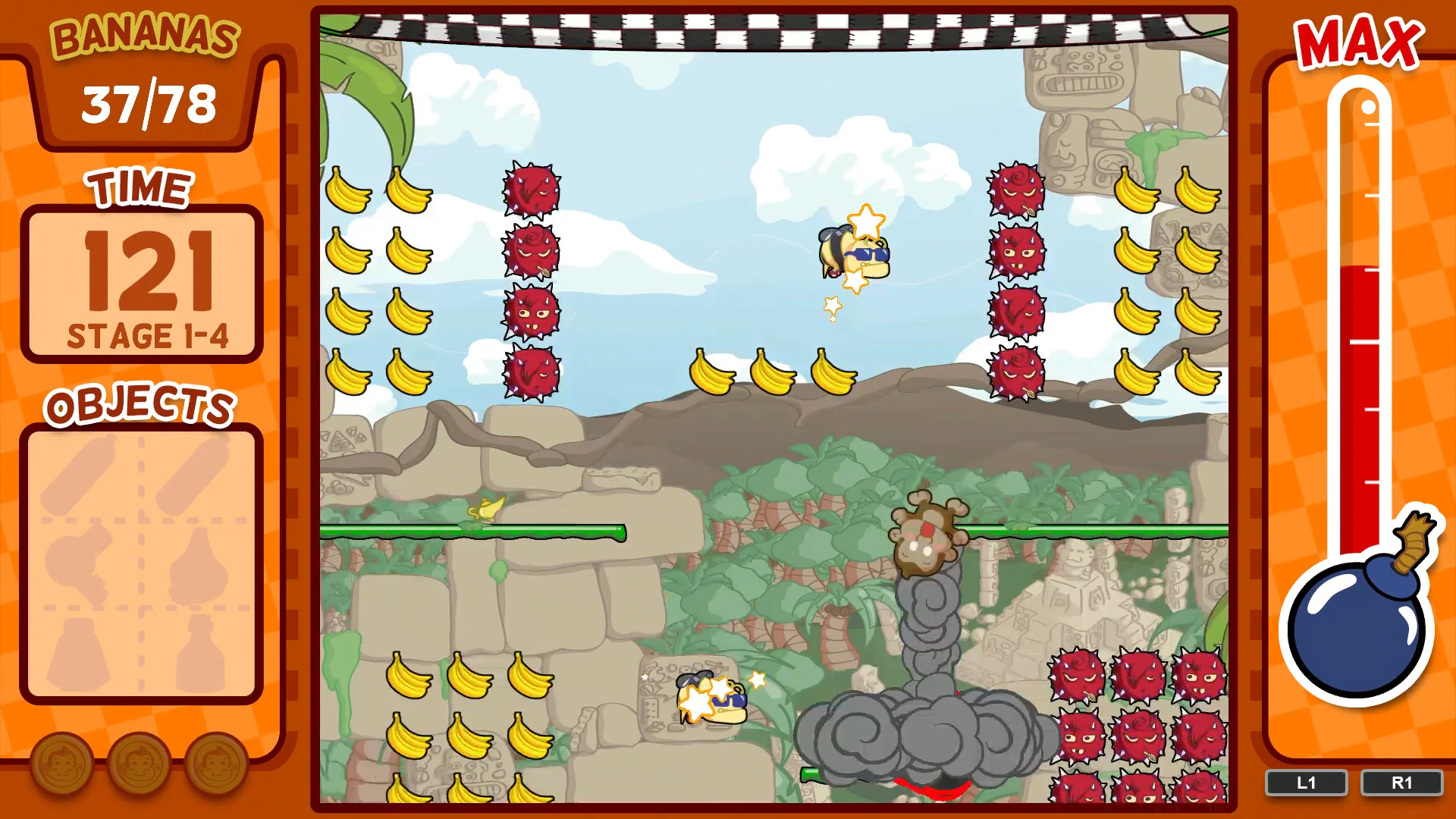This screenshot has height=819, width=1456.
Task: Click the magic lamp on the green platform
Action: tap(485, 508)
